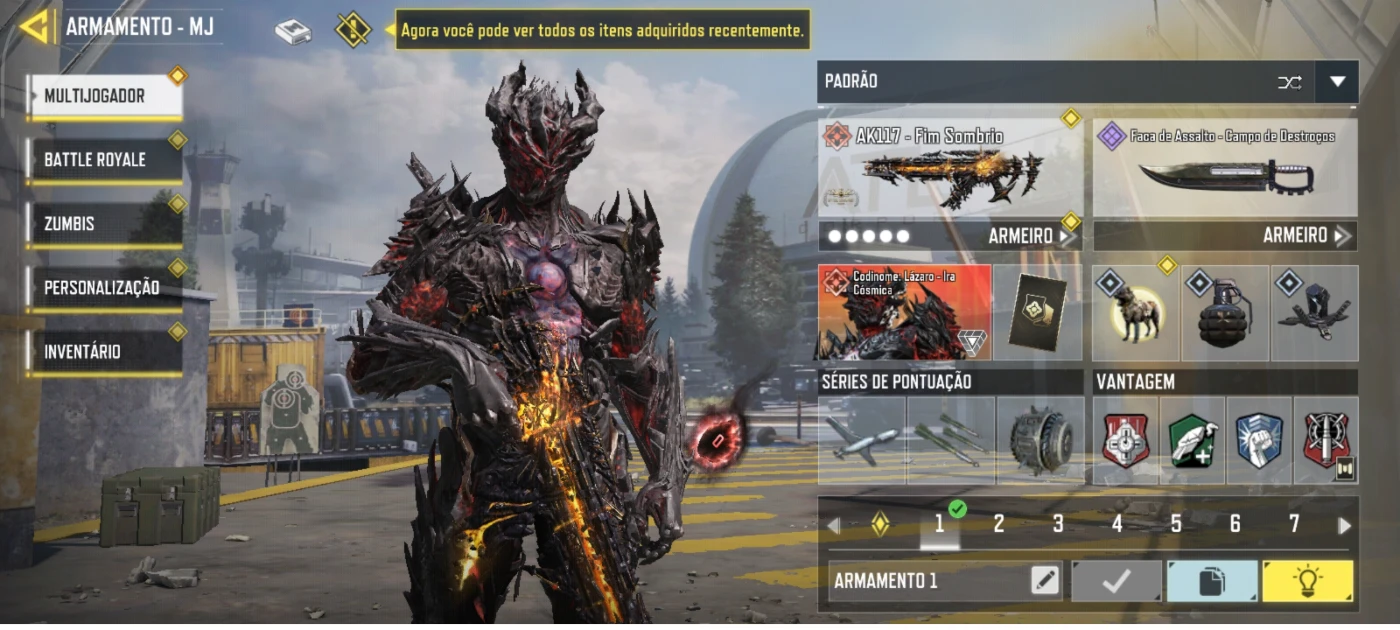Show the Inventário tab
Screen dimensions: 1400x630
click(x=105, y=352)
